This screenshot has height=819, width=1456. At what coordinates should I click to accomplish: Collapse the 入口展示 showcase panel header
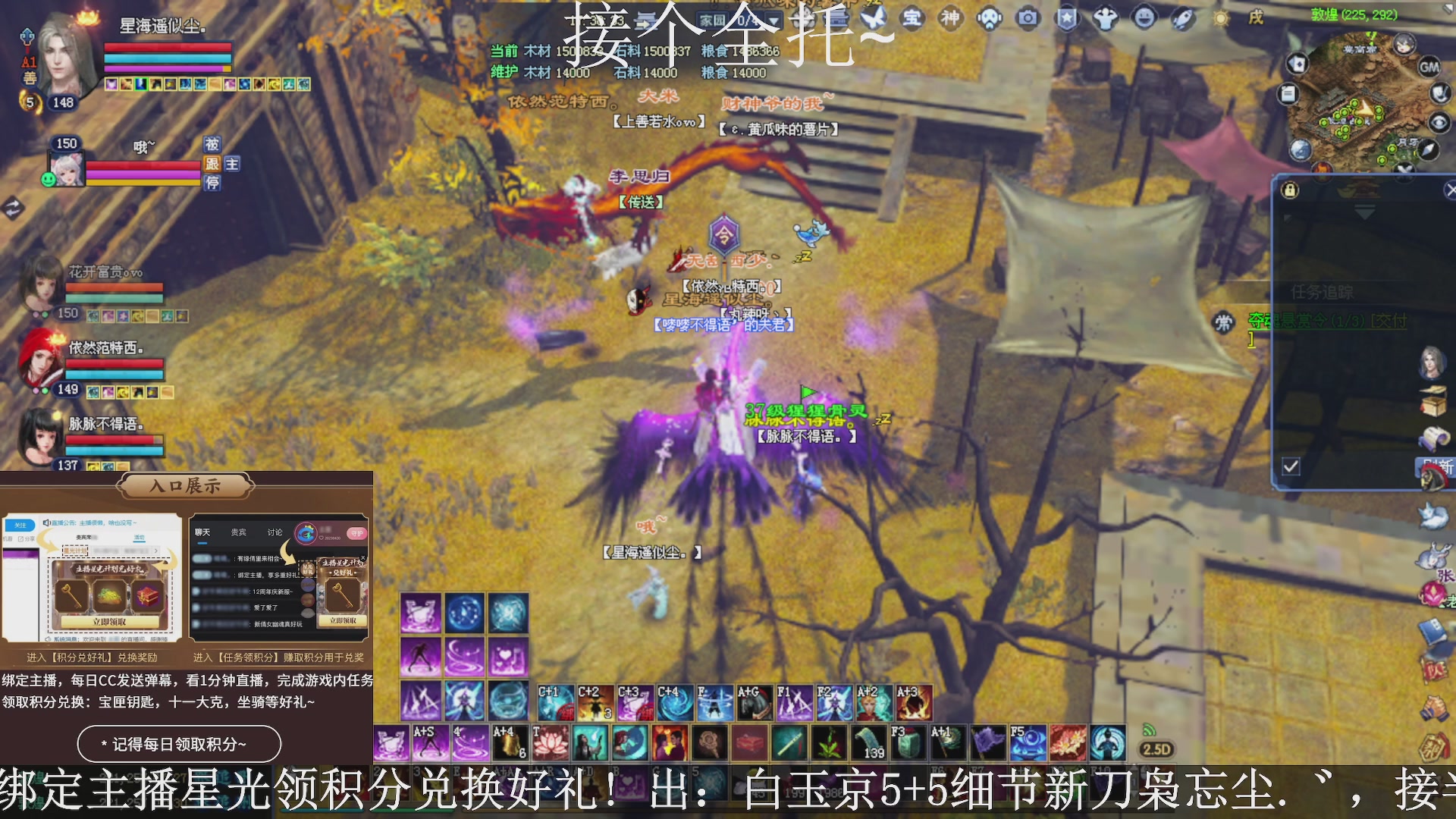[184, 486]
